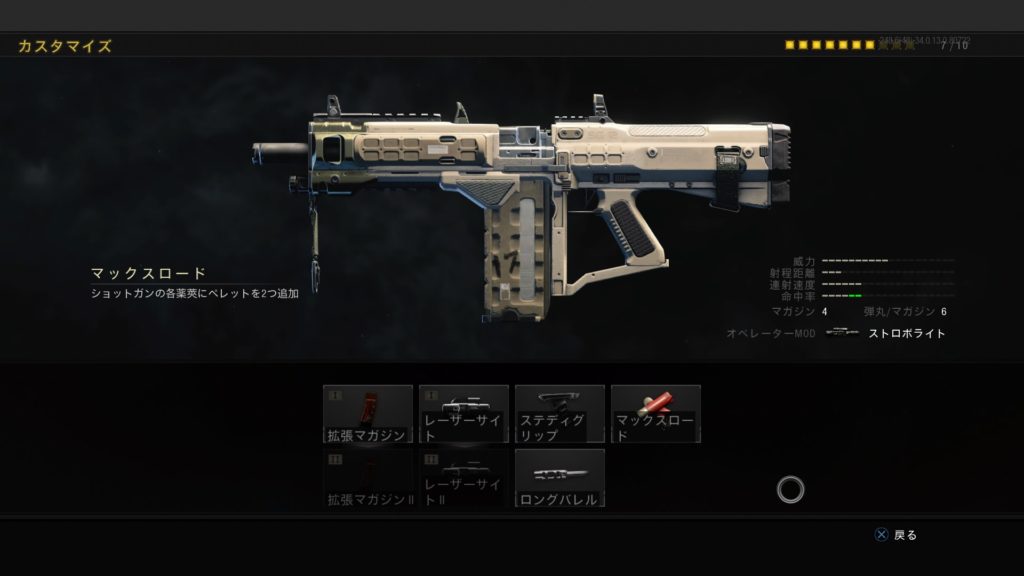Choose the レーザーサイト attachment tile
The width and height of the screenshot is (1024, 576).
point(464,414)
